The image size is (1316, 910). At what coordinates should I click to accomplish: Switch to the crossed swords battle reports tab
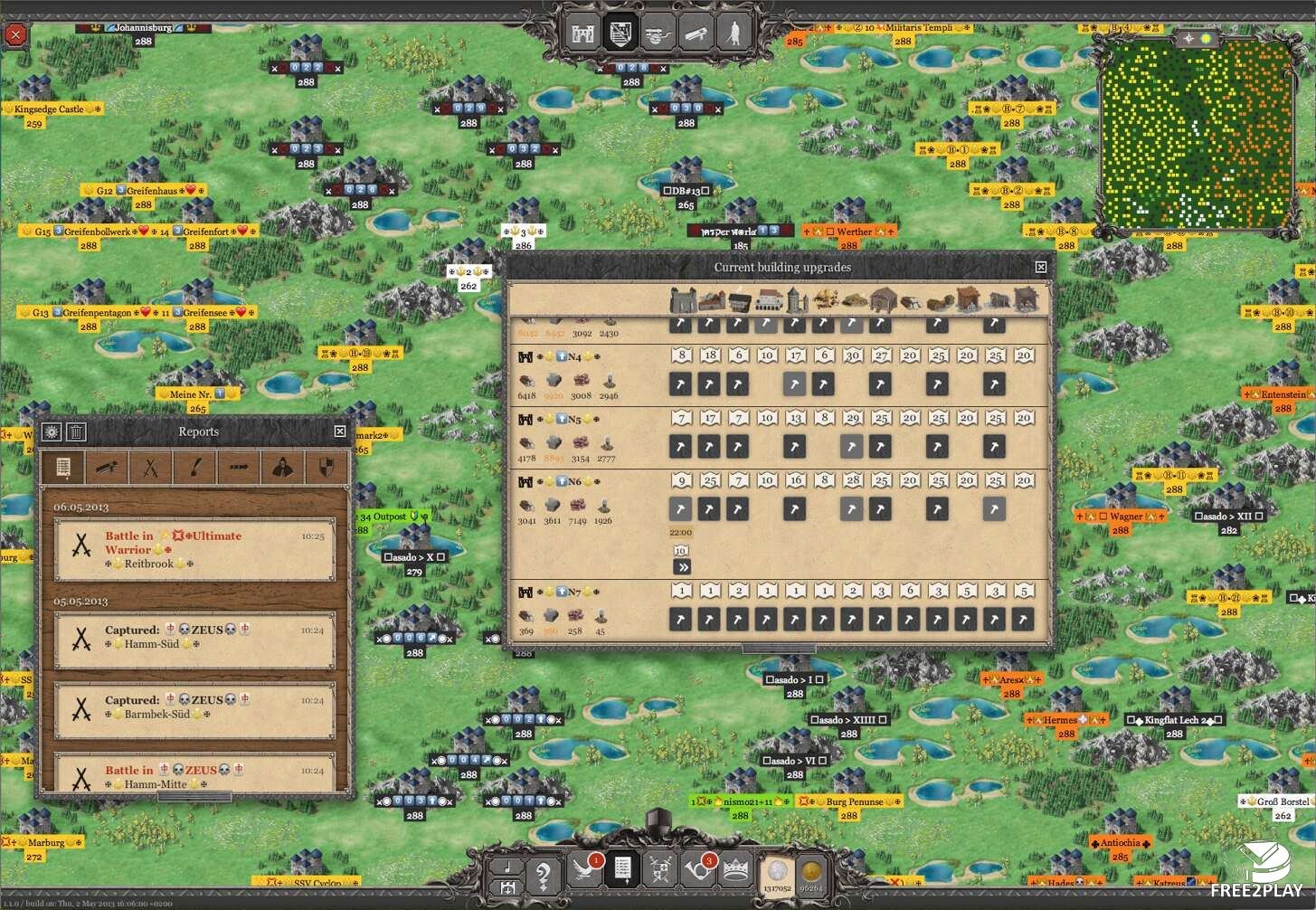tap(150, 468)
